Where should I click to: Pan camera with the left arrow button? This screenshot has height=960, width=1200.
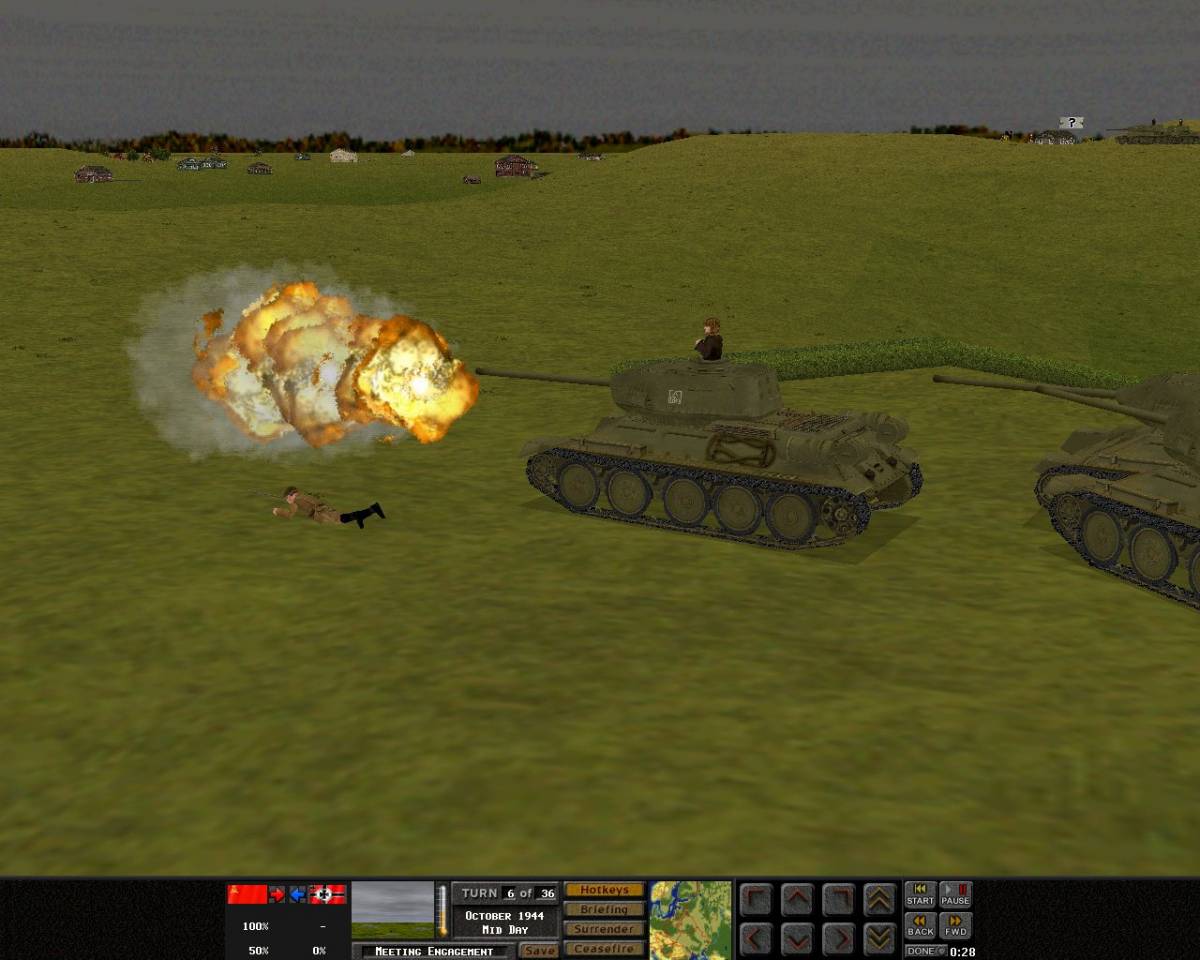[756, 939]
